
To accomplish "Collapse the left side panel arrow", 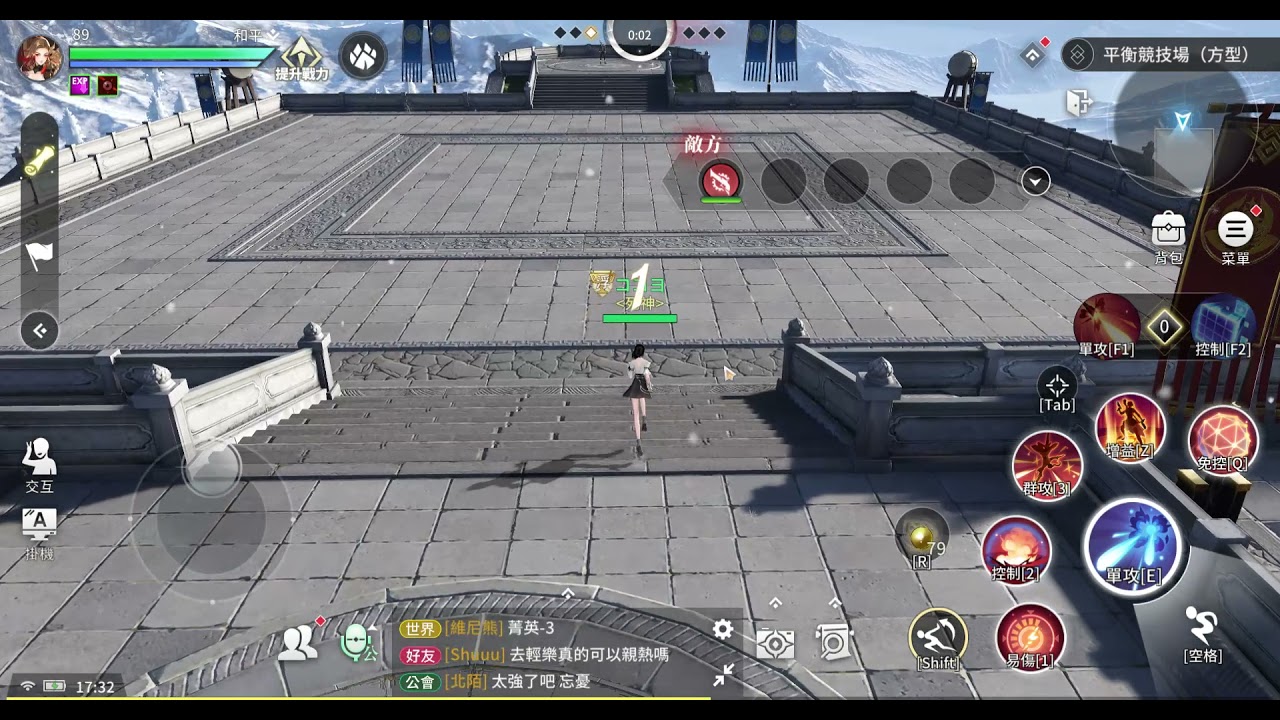I will (40, 331).
